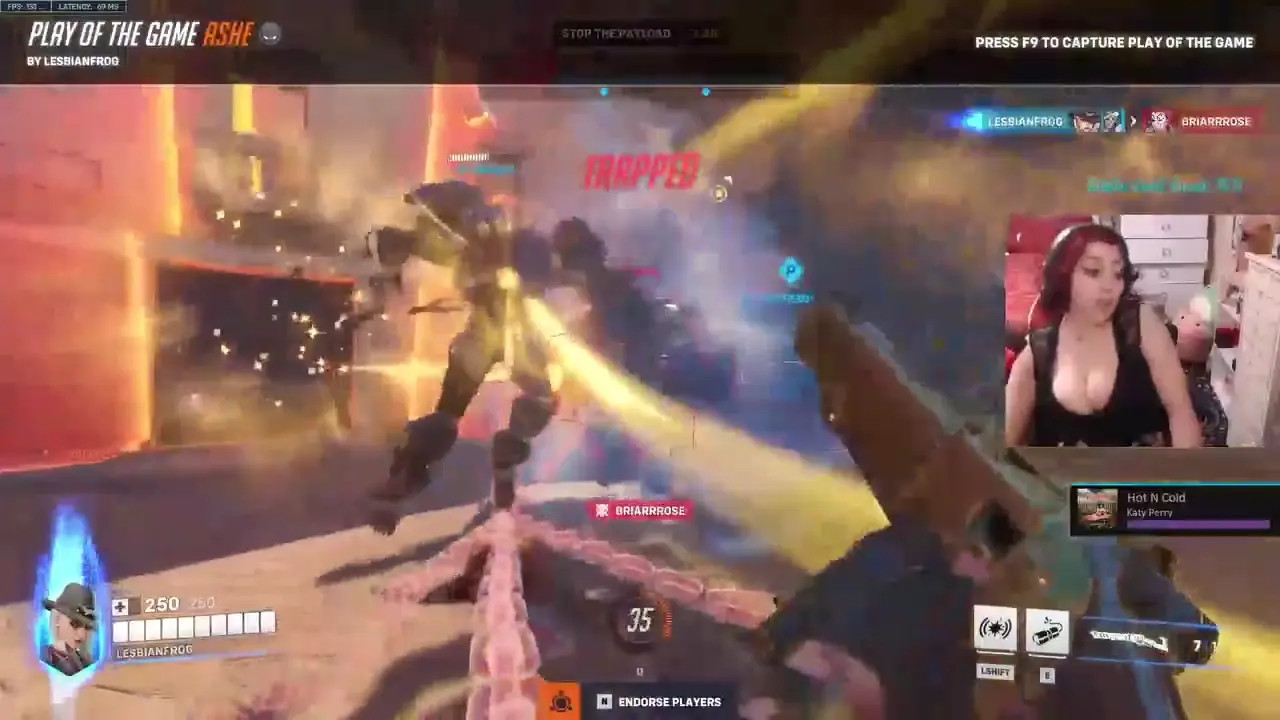Click the Hot N Cold now-playing widget
The image size is (1280, 720).
tap(1174, 510)
